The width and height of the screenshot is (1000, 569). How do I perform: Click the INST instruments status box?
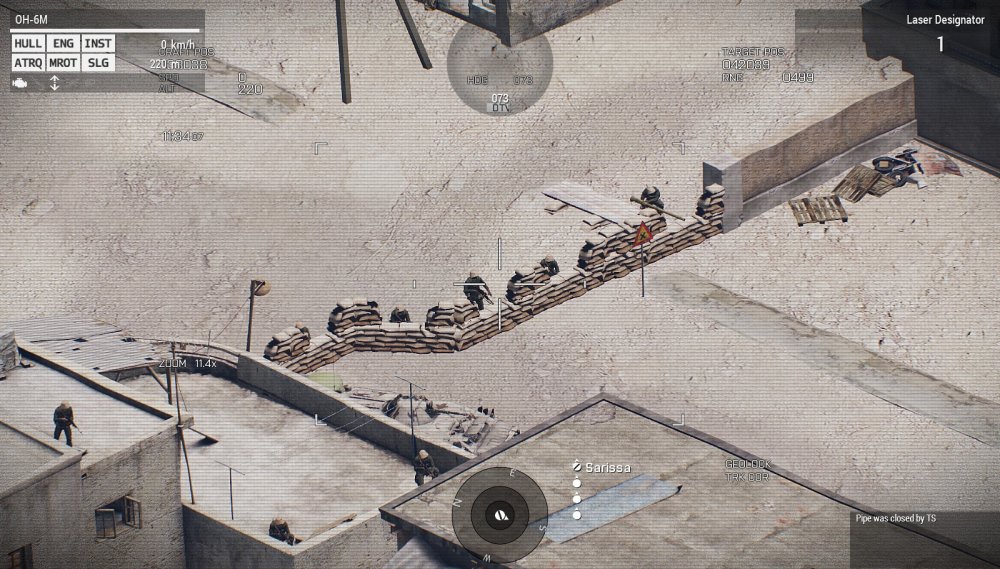(x=97, y=44)
